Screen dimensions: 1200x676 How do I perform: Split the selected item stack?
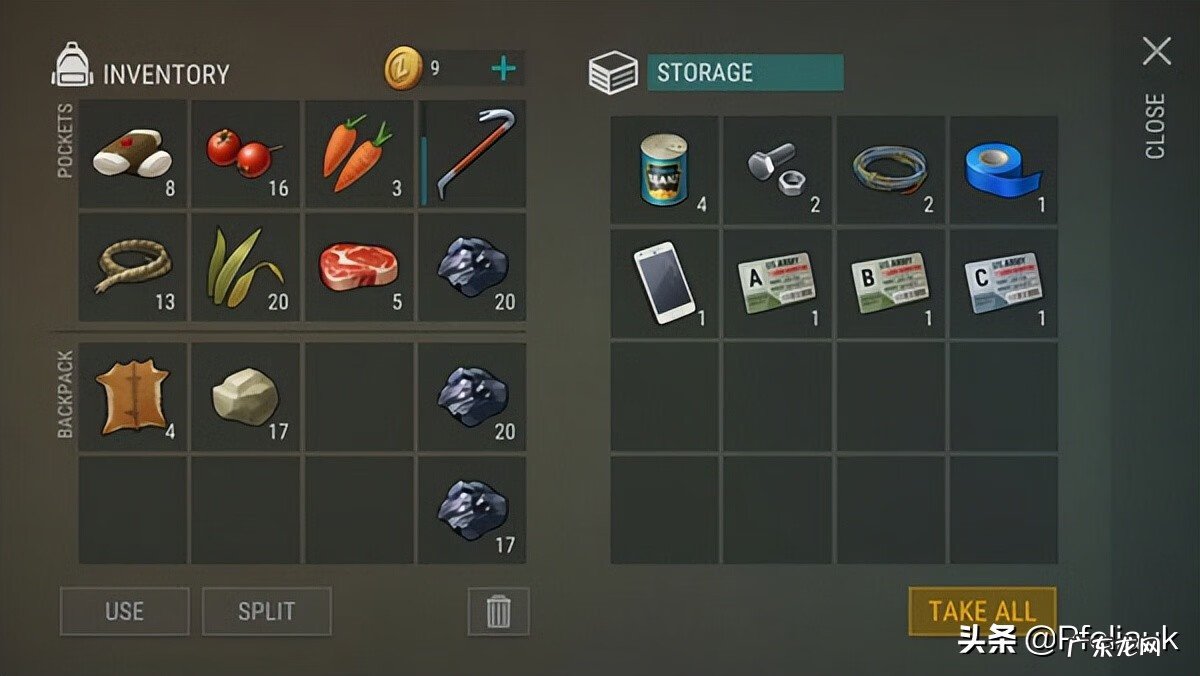point(266,611)
